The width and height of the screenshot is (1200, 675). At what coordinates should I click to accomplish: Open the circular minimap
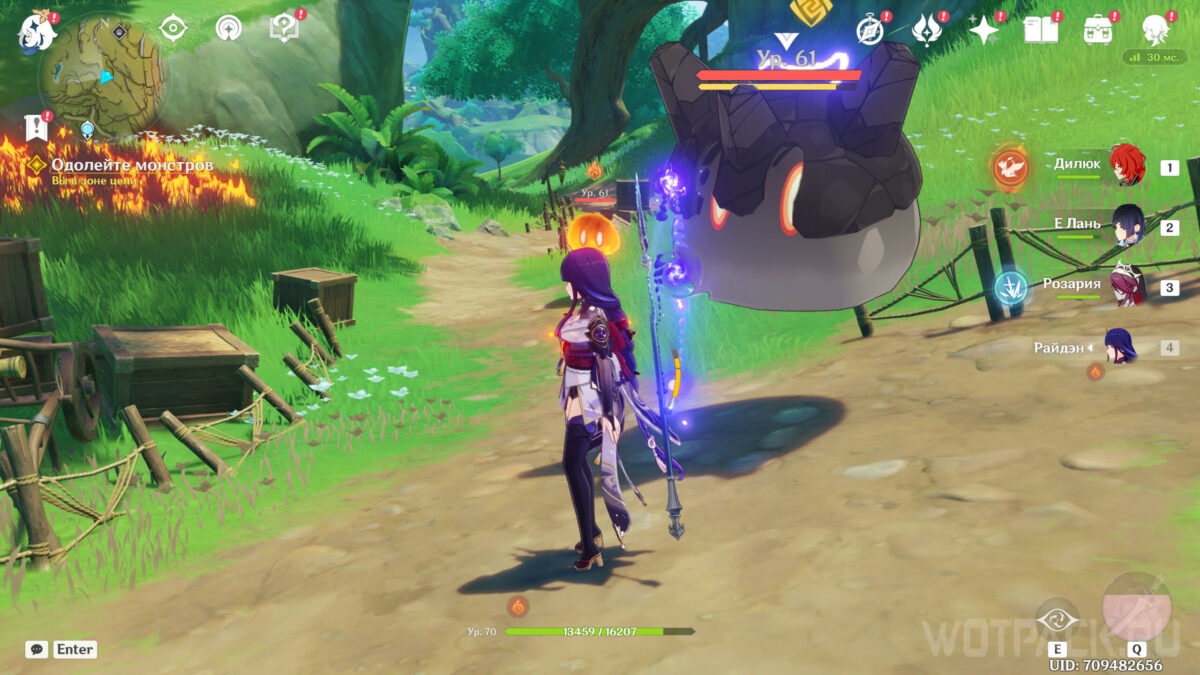click(x=101, y=75)
